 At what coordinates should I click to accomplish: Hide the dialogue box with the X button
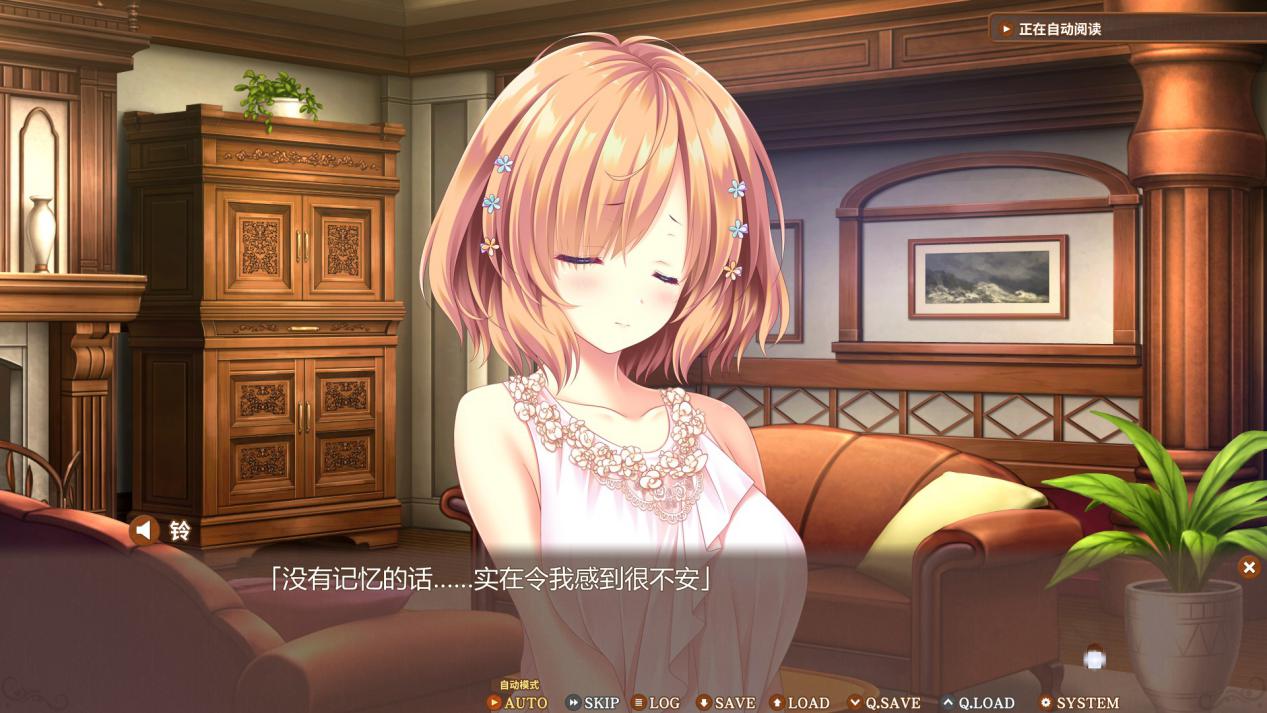[1249, 568]
